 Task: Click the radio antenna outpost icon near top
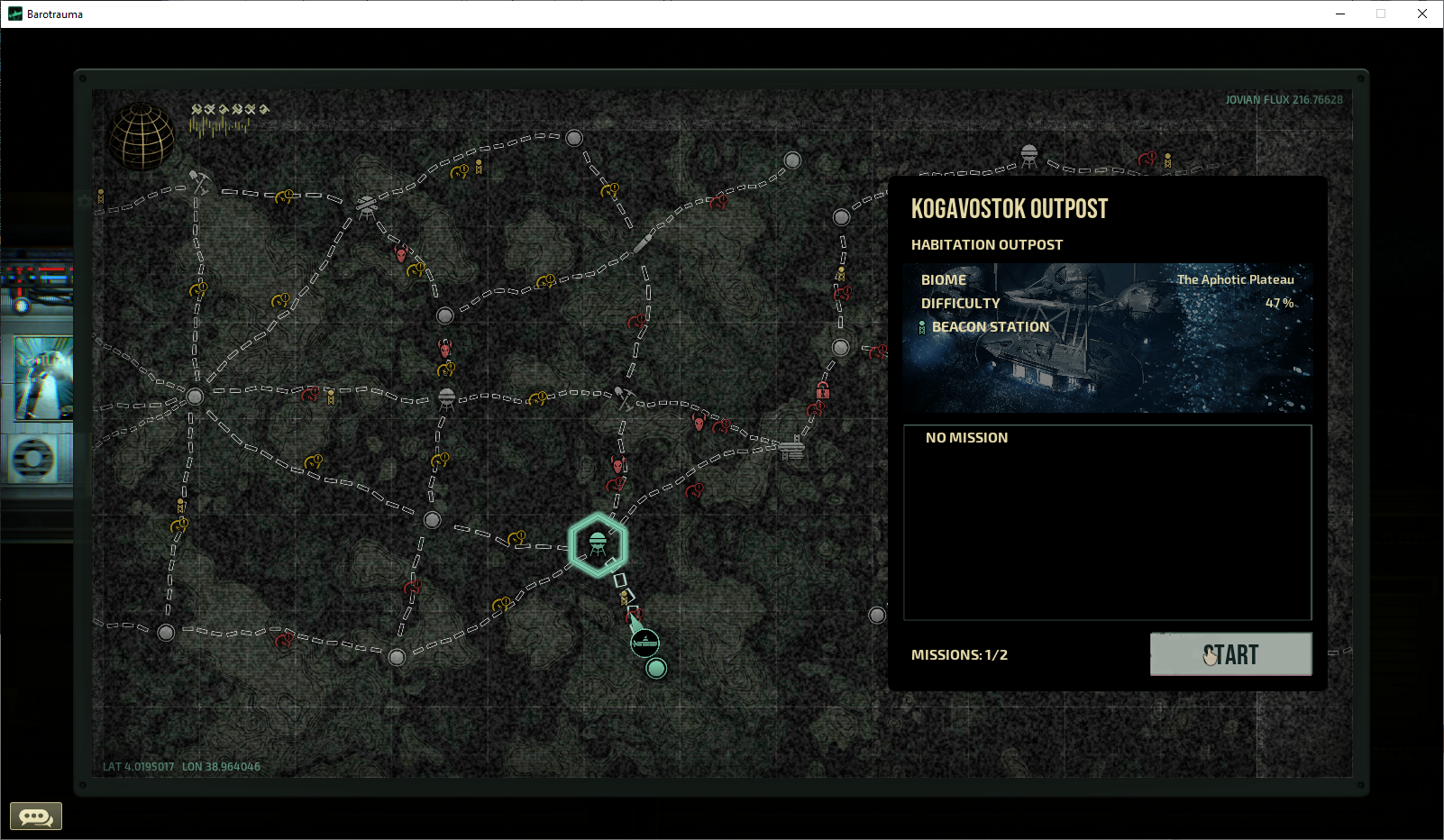(x=367, y=205)
